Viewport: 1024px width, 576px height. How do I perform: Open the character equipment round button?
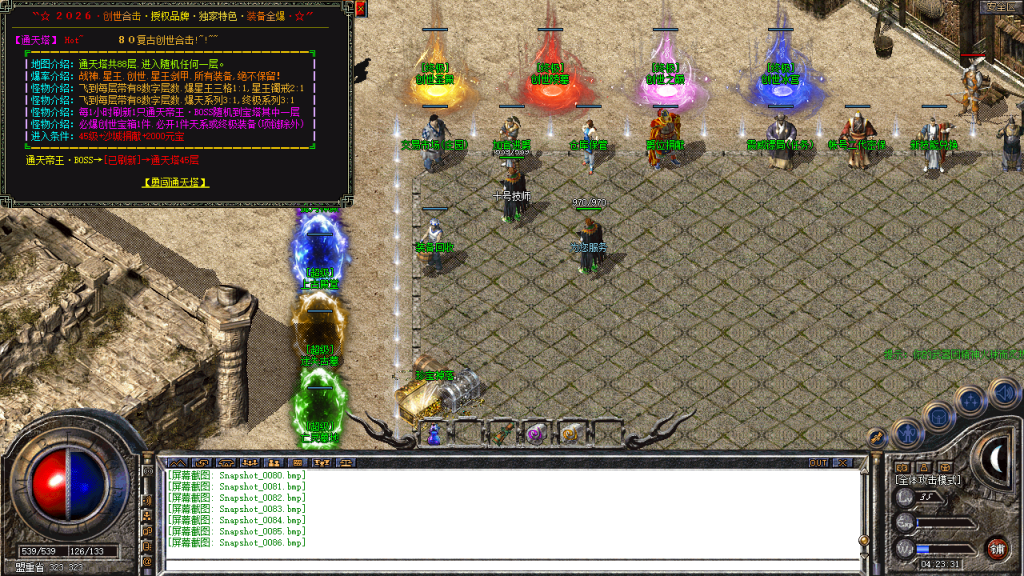907,433
